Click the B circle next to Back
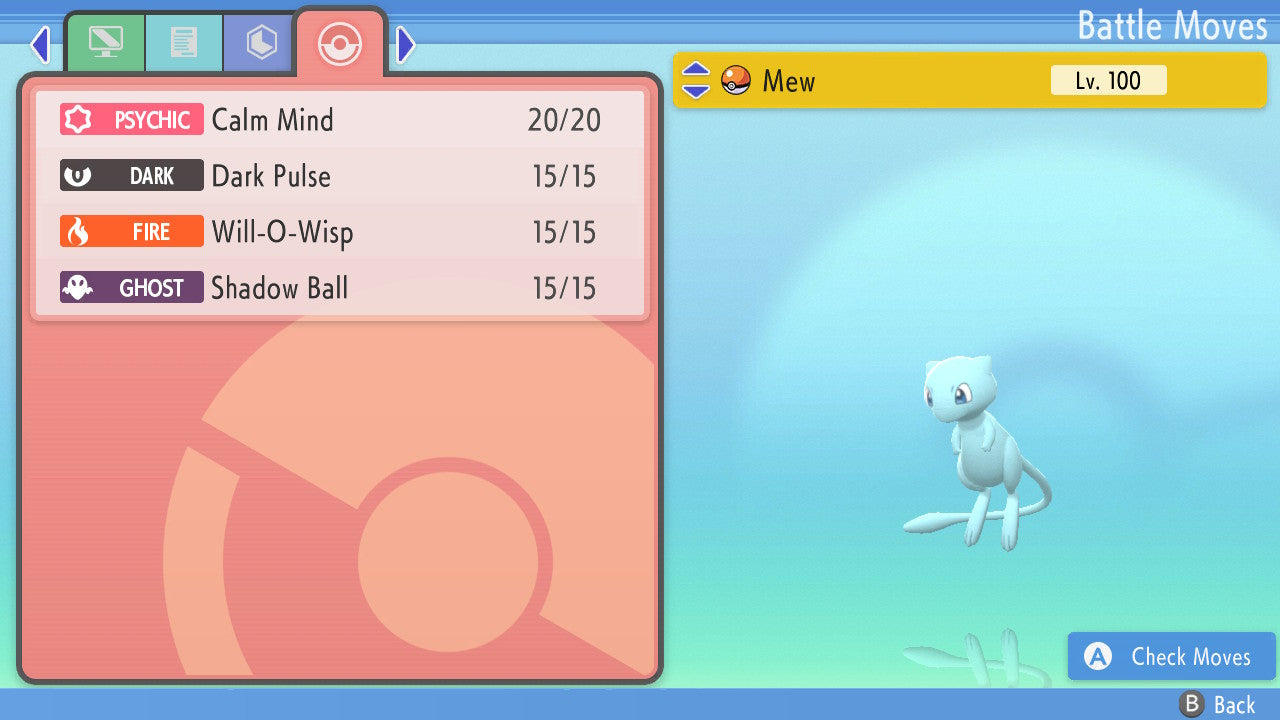The height and width of the screenshot is (720, 1280). 1193,704
